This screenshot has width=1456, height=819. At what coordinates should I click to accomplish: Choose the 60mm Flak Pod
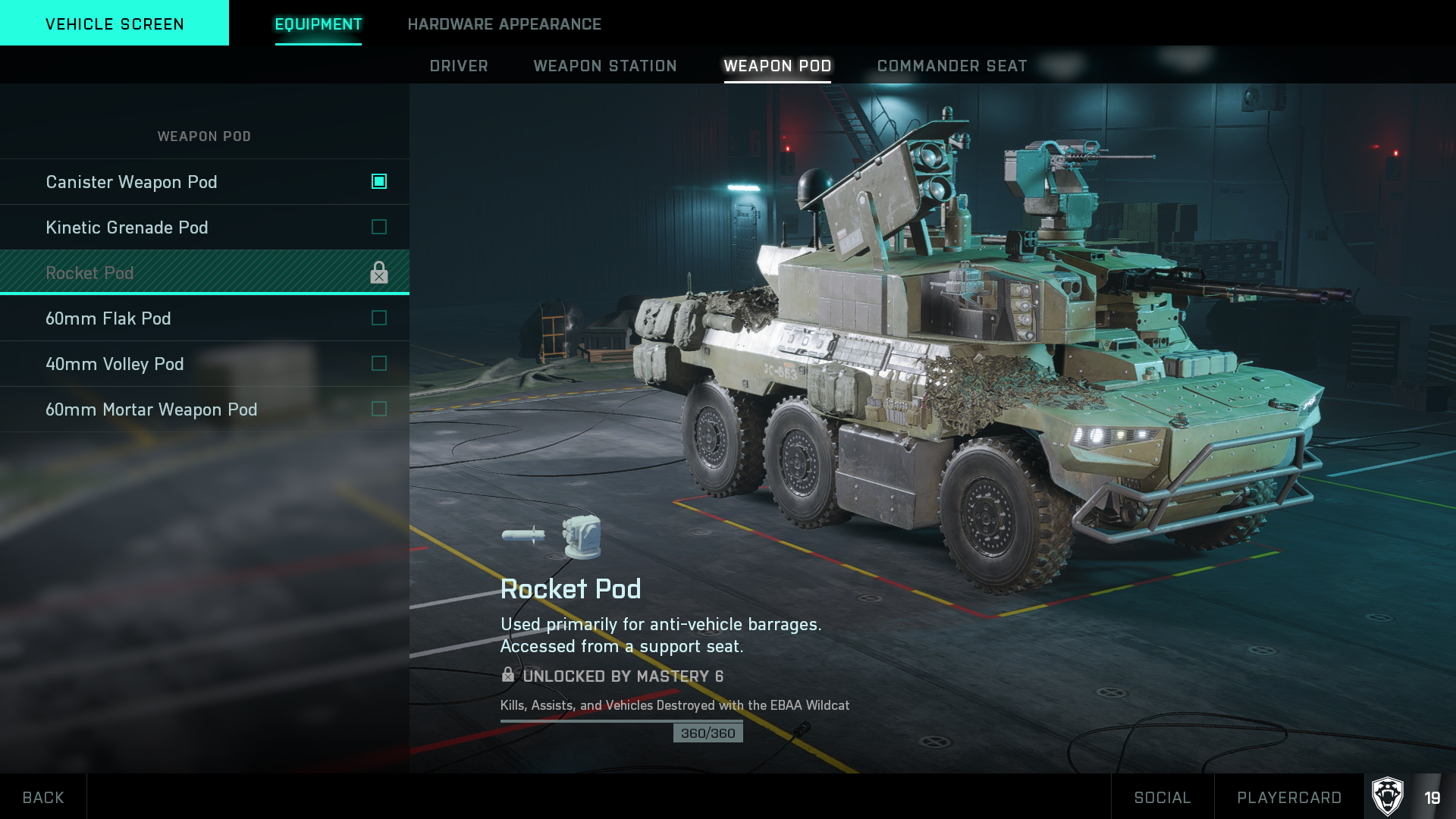point(205,318)
